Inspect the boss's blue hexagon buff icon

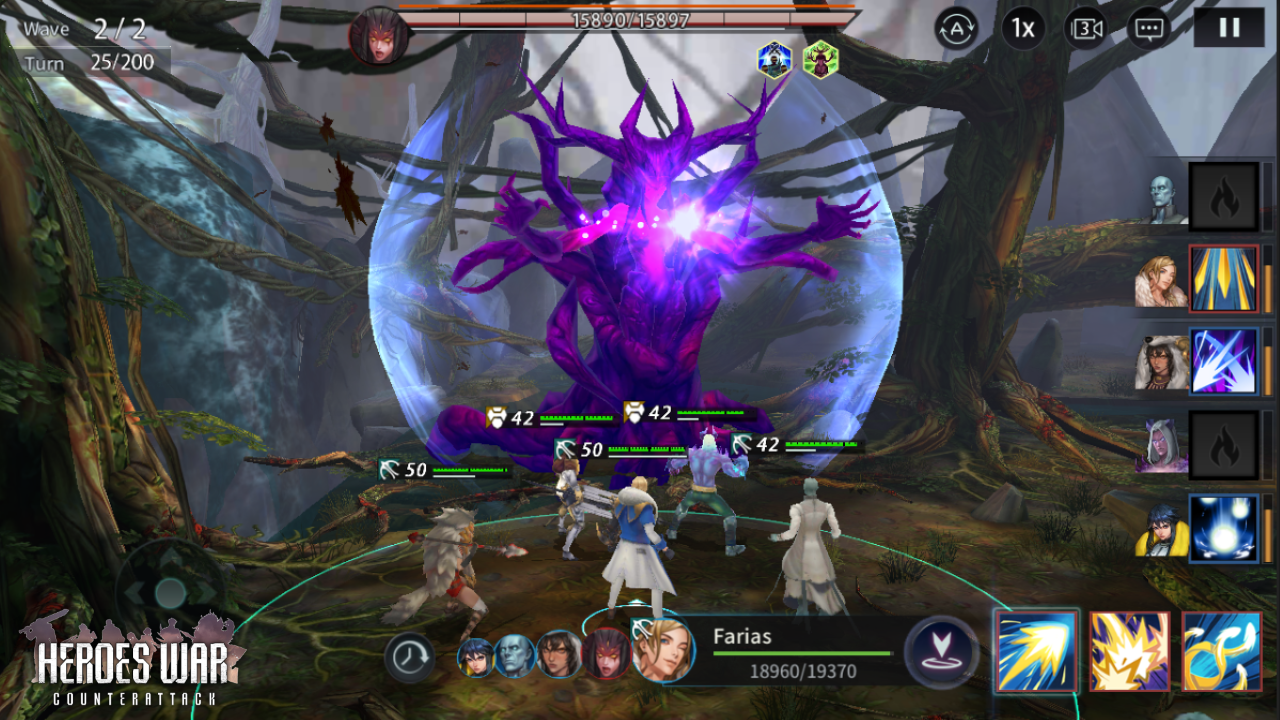775,60
